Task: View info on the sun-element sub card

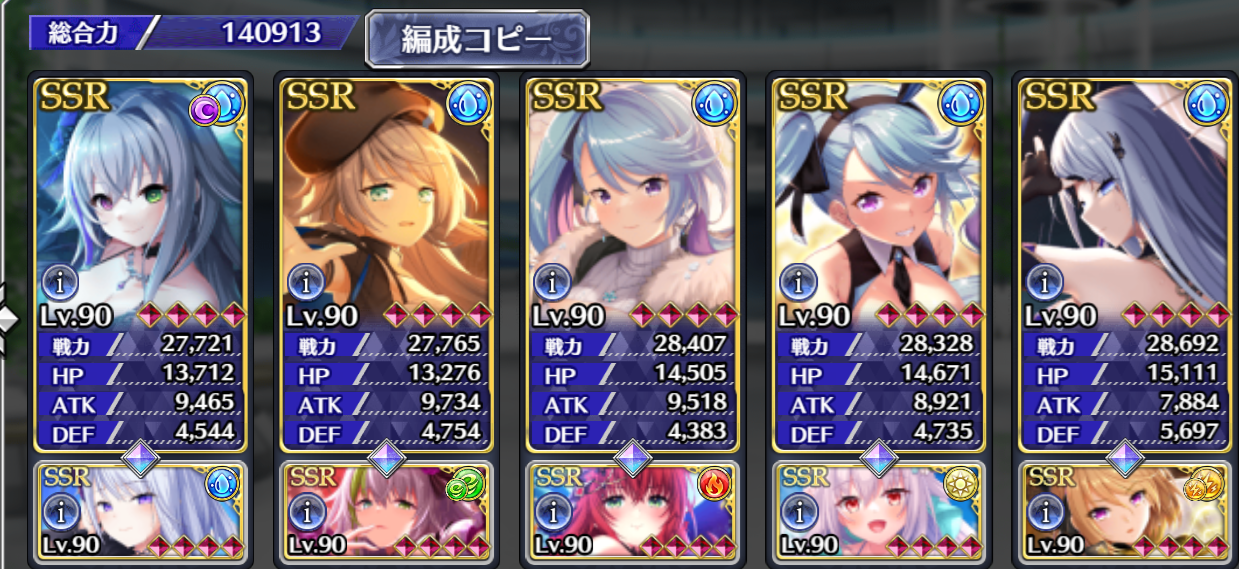Action: click(796, 513)
